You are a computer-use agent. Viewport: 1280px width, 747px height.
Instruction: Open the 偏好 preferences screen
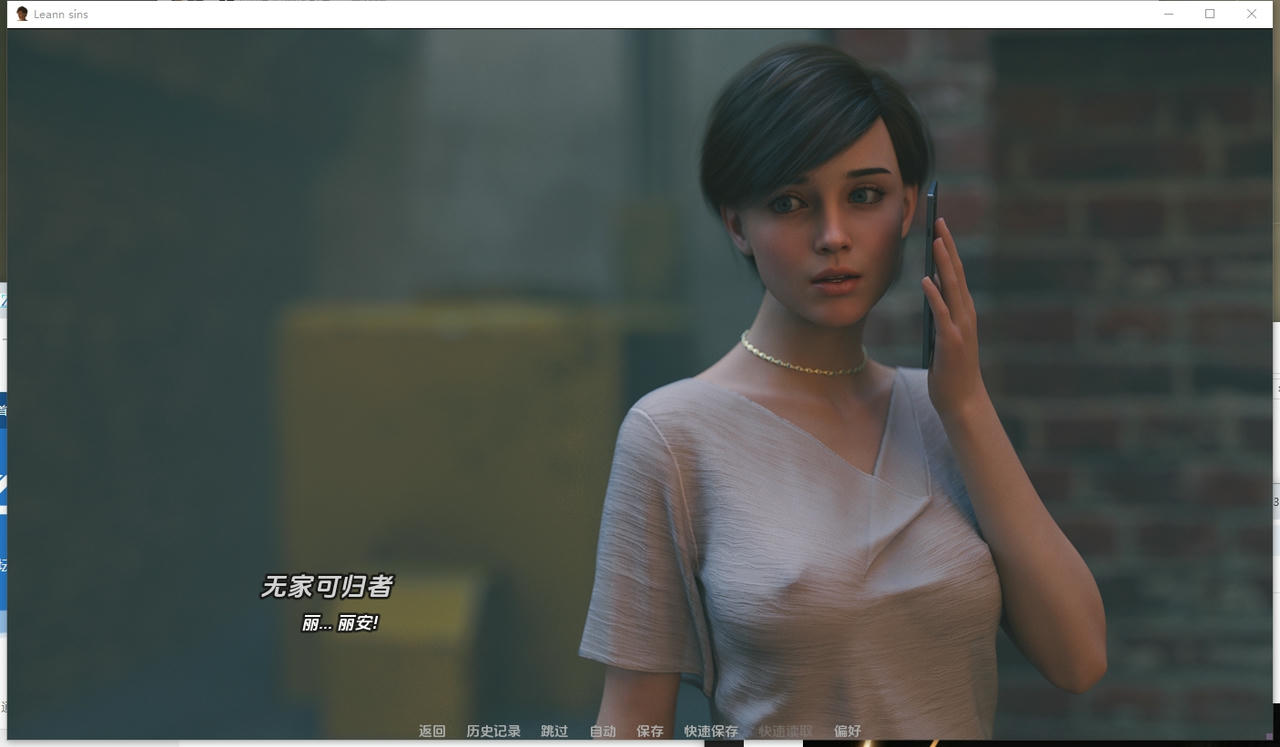[846, 731]
